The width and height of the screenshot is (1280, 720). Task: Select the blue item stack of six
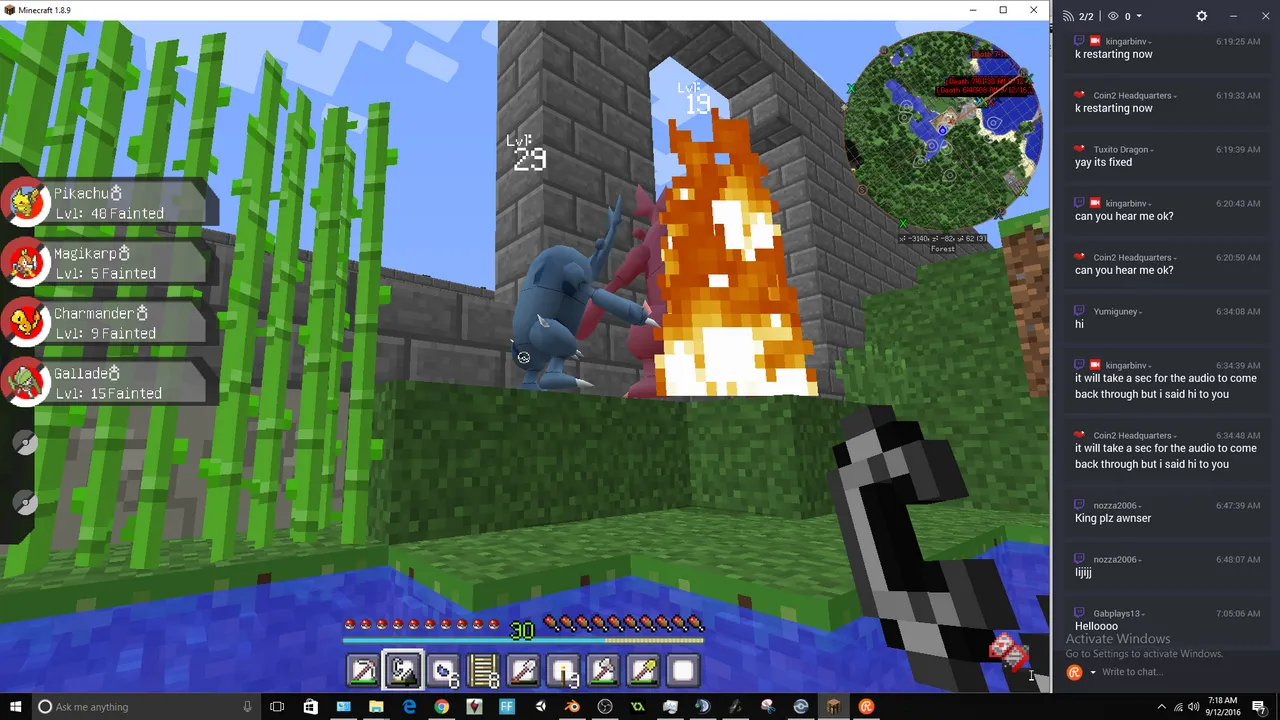pos(443,671)
